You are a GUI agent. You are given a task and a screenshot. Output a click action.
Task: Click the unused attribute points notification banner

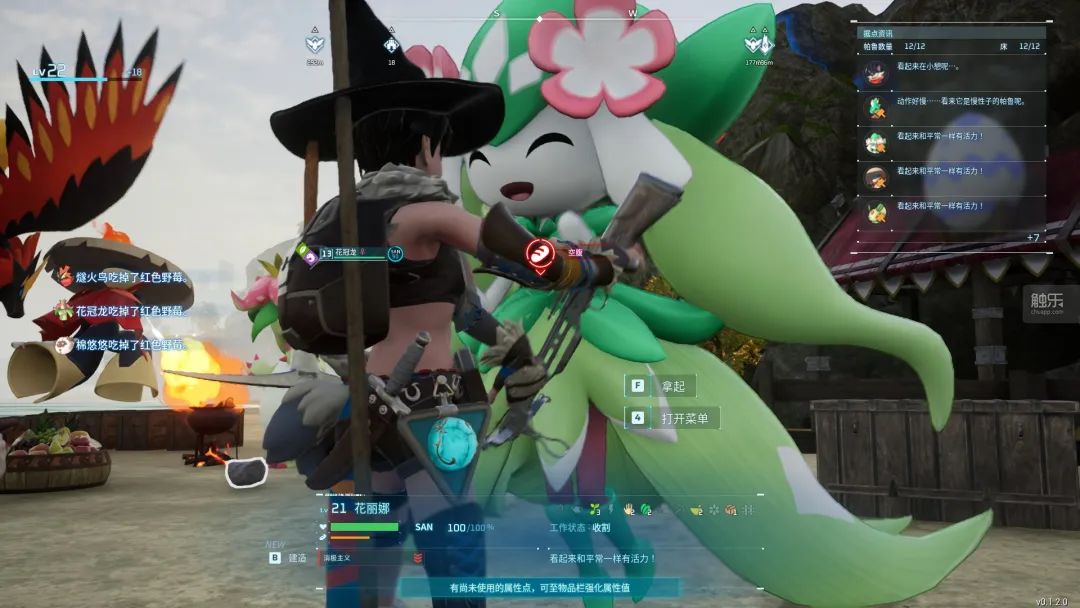click(538, 588)
